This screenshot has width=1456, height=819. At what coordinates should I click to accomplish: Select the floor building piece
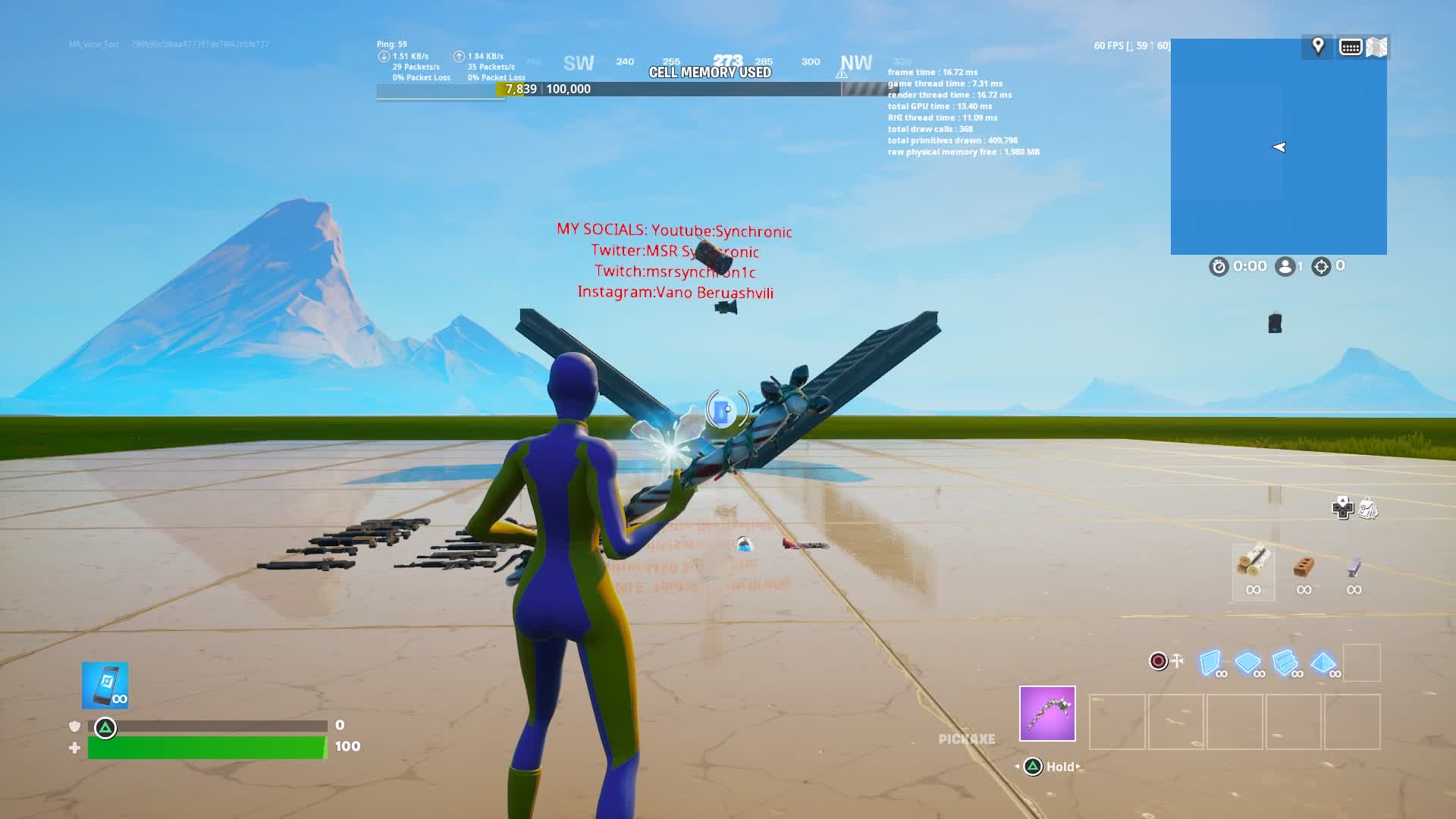[x=1248, y=663]
